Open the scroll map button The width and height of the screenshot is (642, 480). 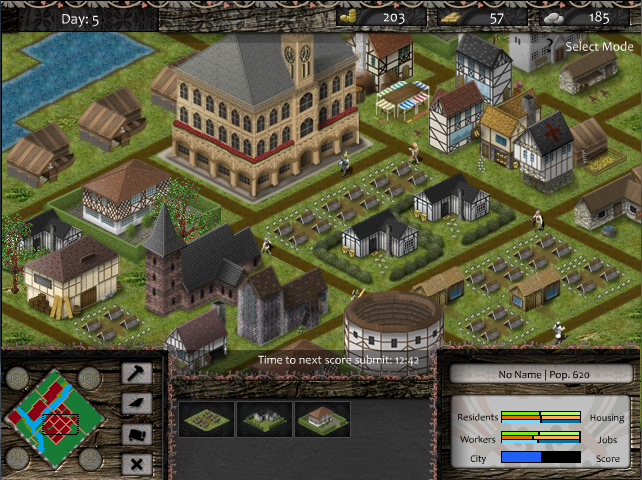pos(136,434)
